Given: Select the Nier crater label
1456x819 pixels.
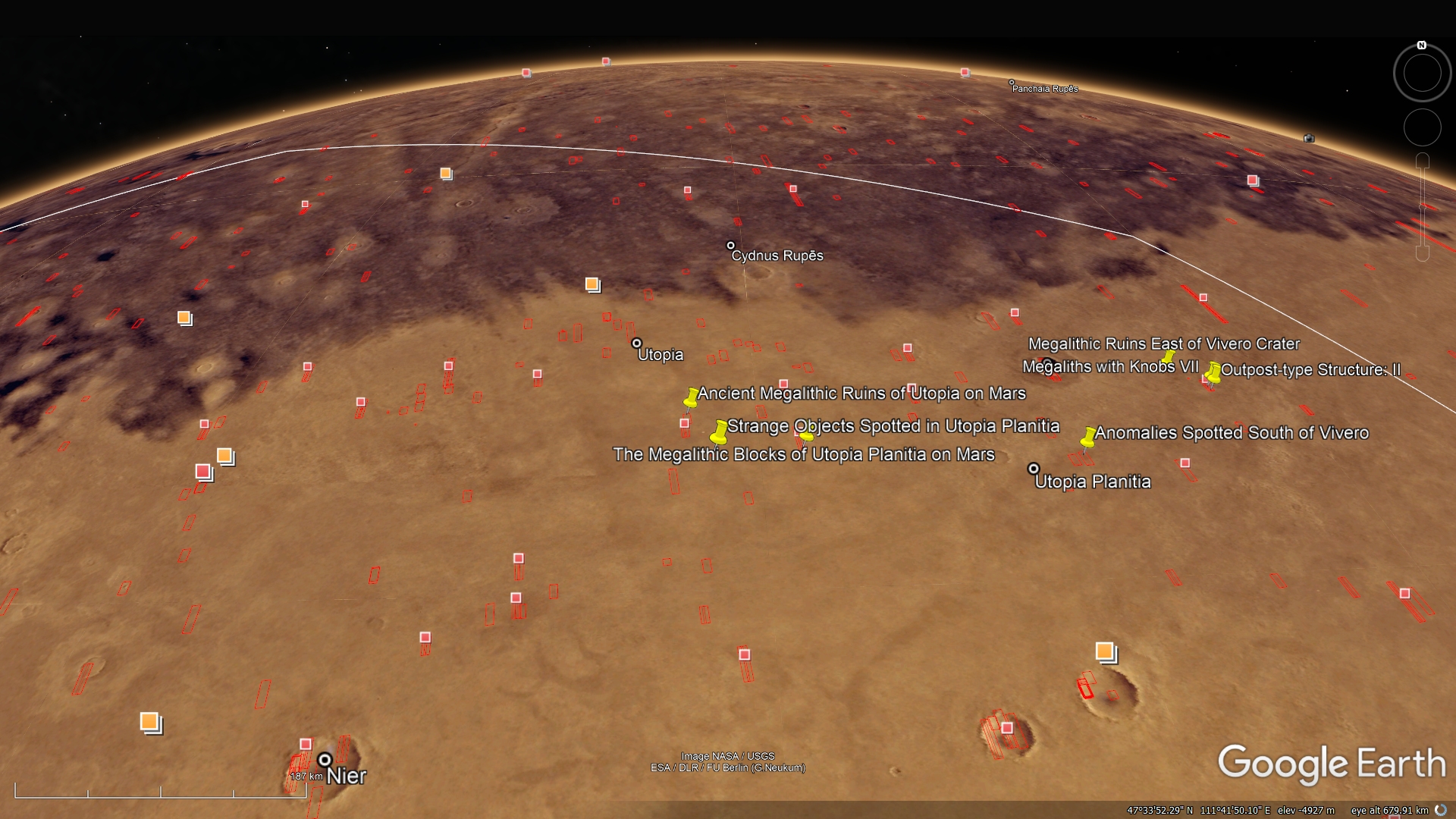Looking at the screenshot, I should 346,776.
